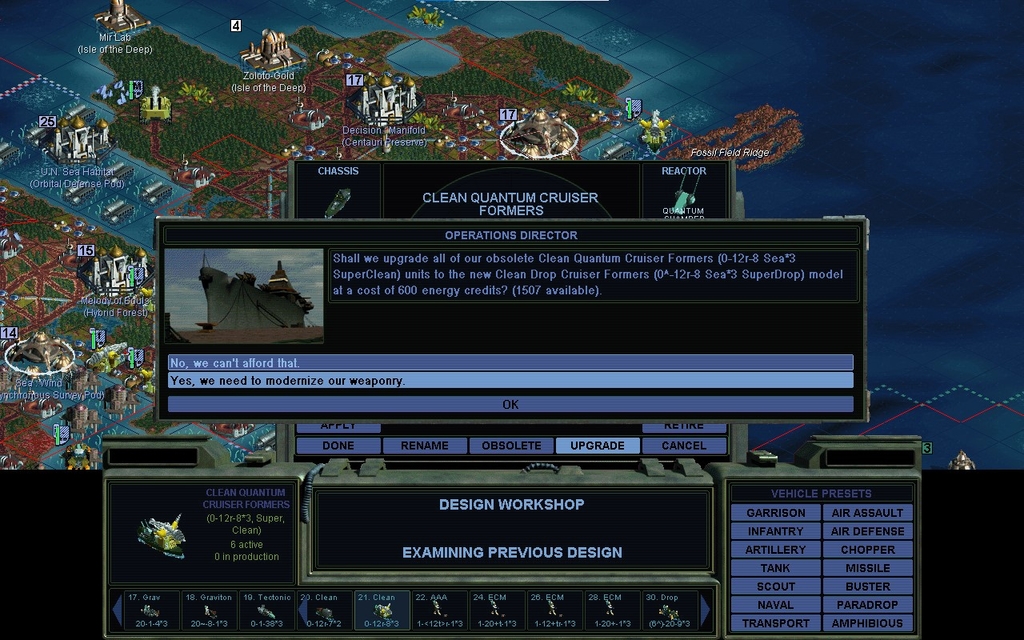The image size is (1024, 640).
Task: Select the Garrison vehicle preset
Action: 775,513
